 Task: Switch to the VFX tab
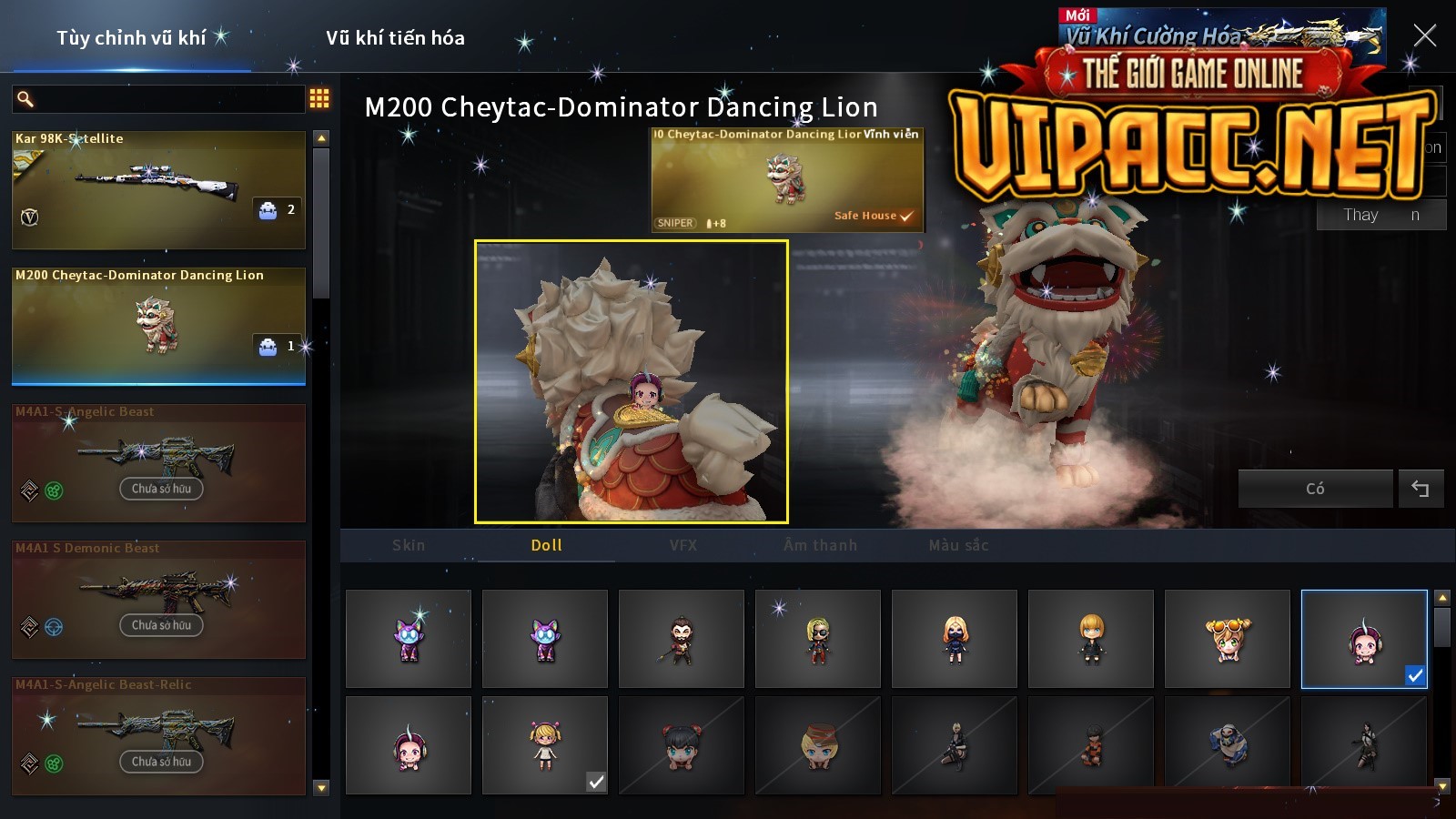pyautogui.click(x=683, y=545)
